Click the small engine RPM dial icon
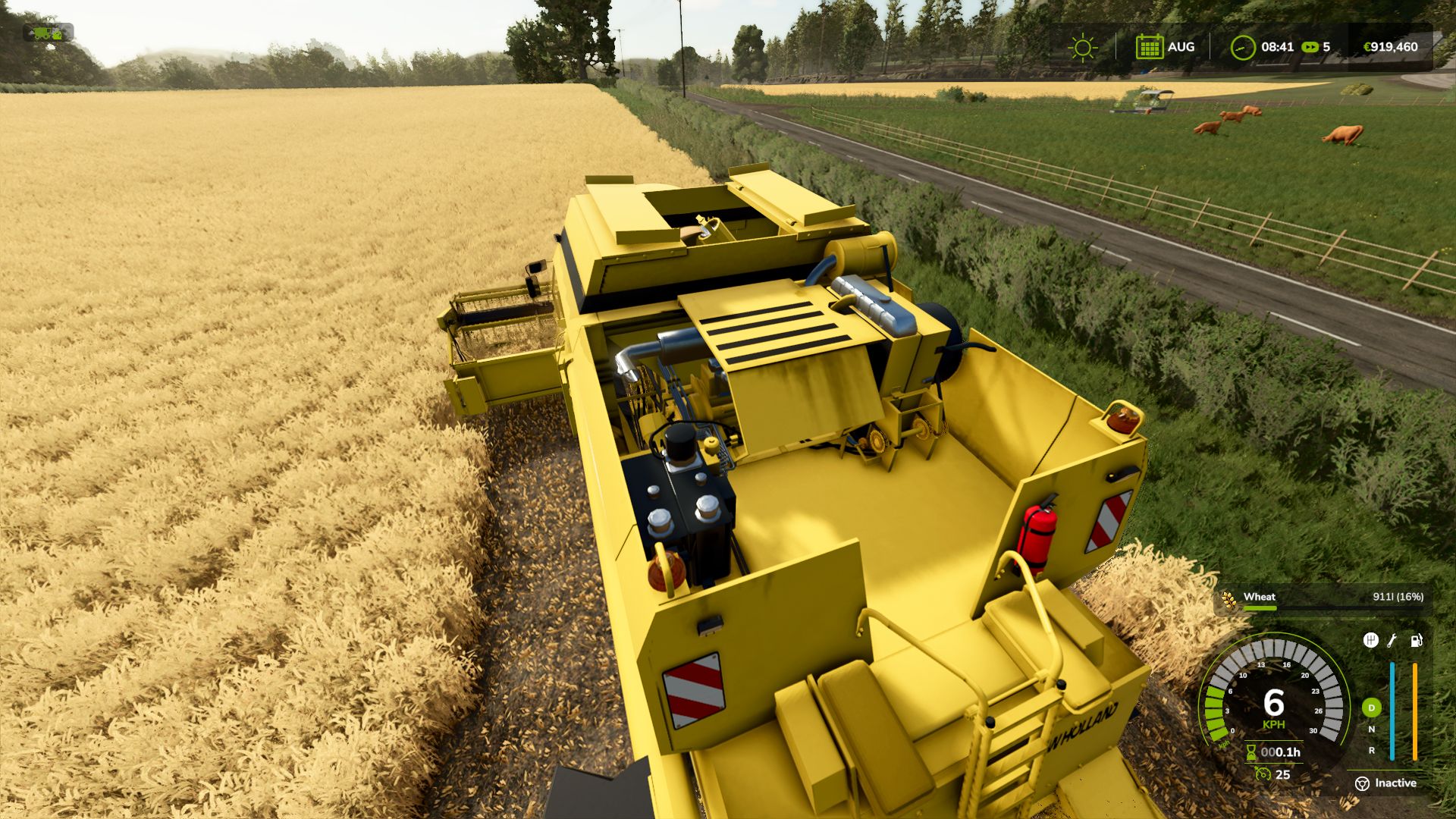 click(1263, 775)
